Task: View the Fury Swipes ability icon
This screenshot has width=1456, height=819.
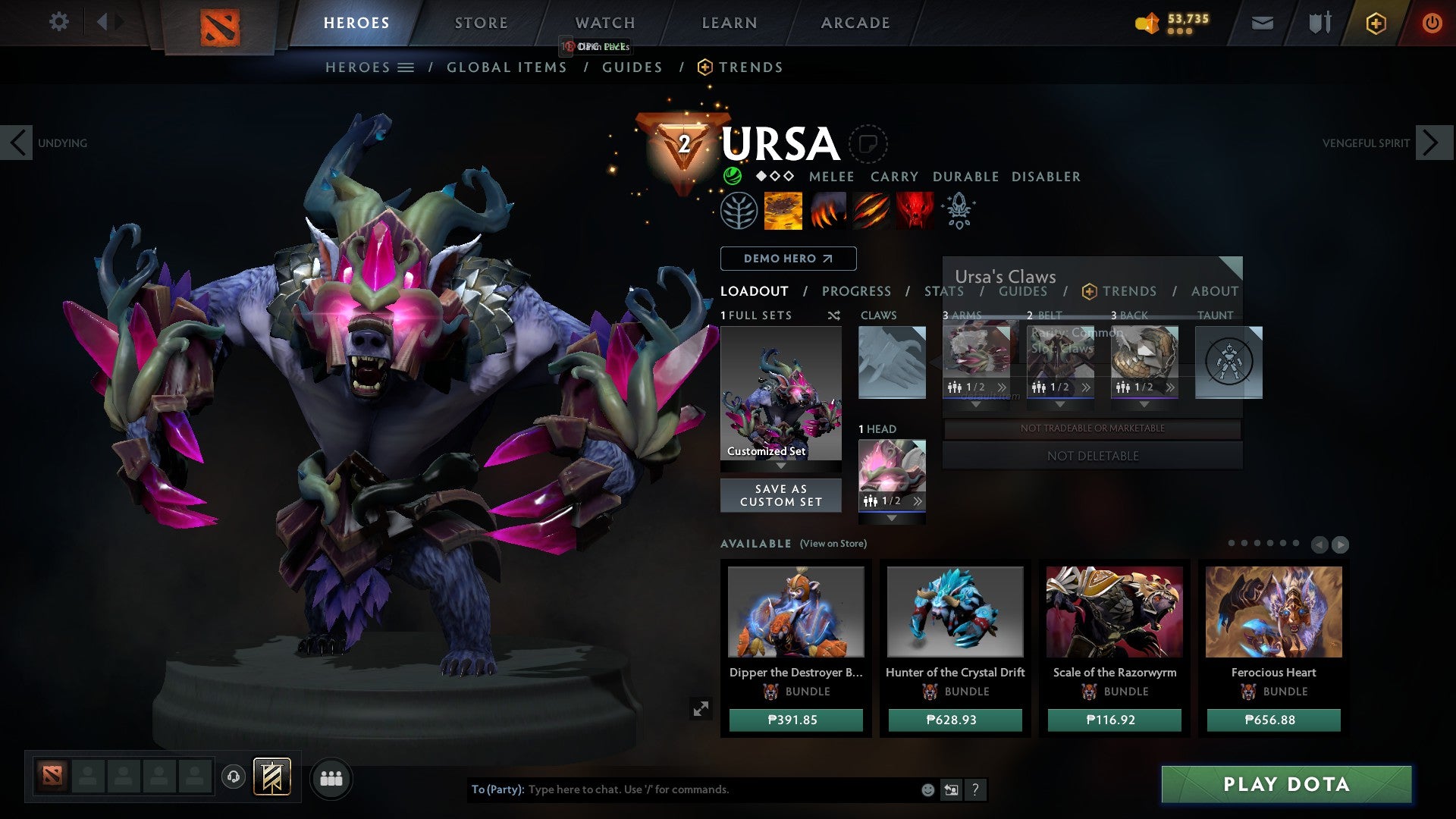Action: coord(869,211)
